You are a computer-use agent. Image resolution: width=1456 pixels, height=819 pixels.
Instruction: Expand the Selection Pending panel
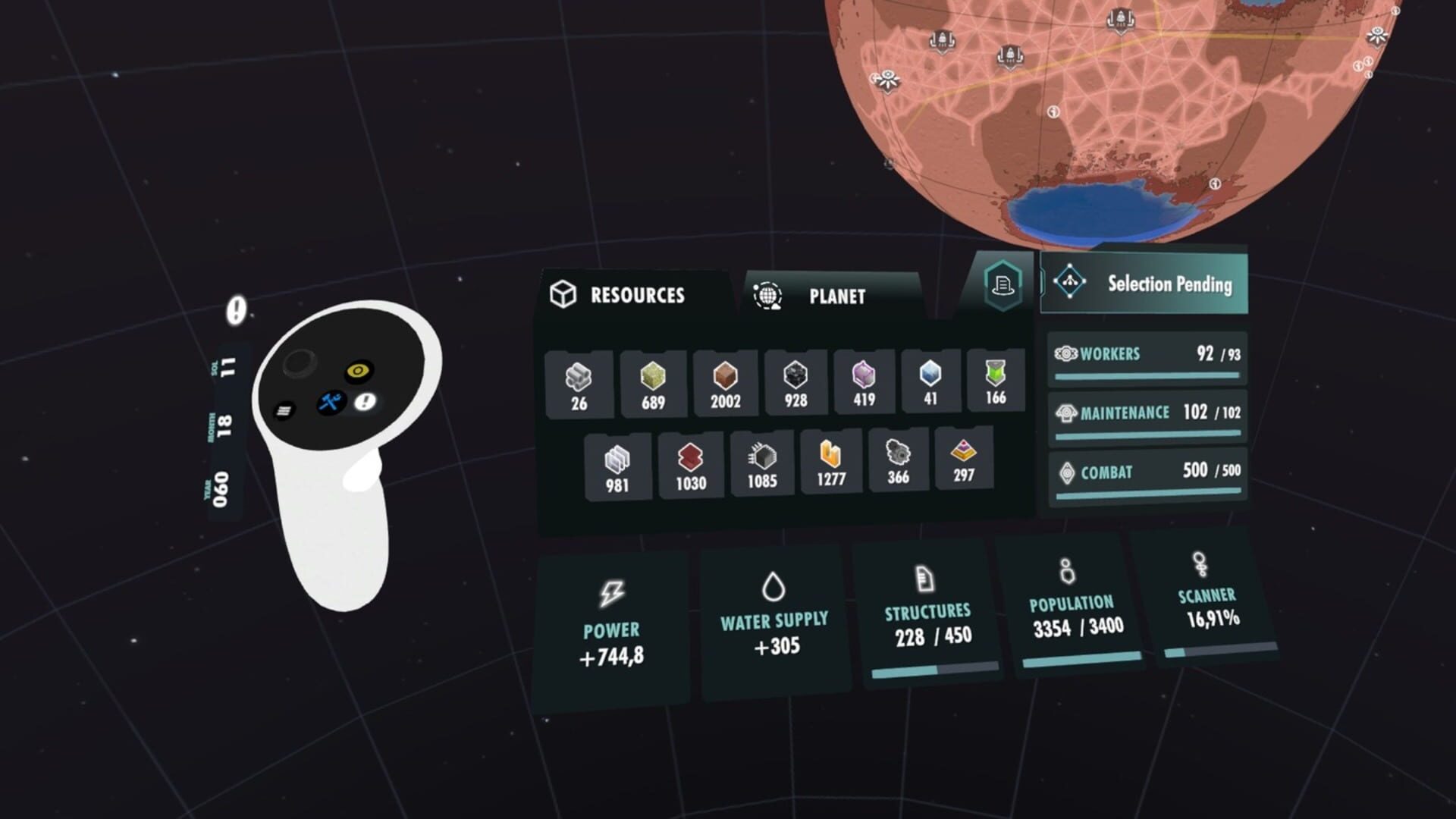point(1144,284)
